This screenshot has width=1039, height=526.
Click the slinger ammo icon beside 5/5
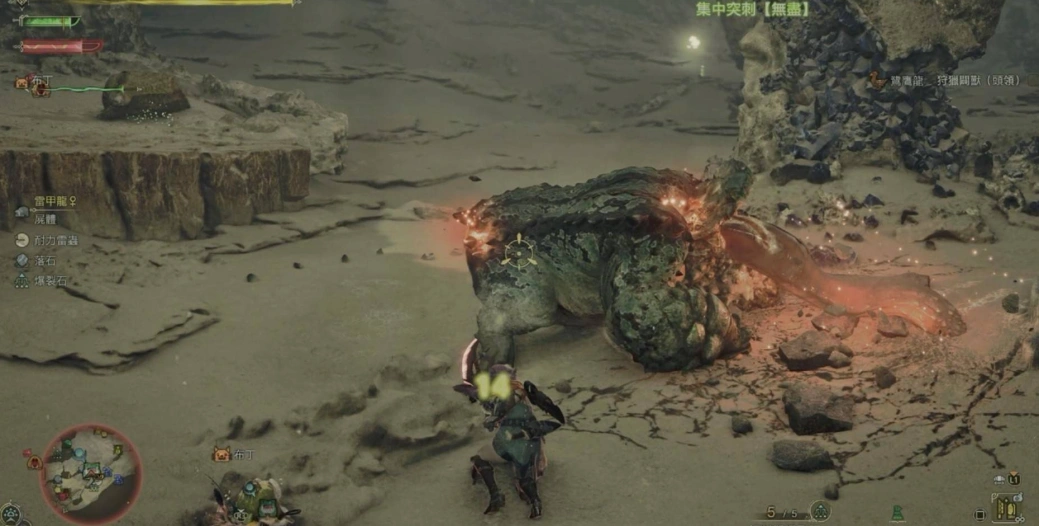coord(820,511)
